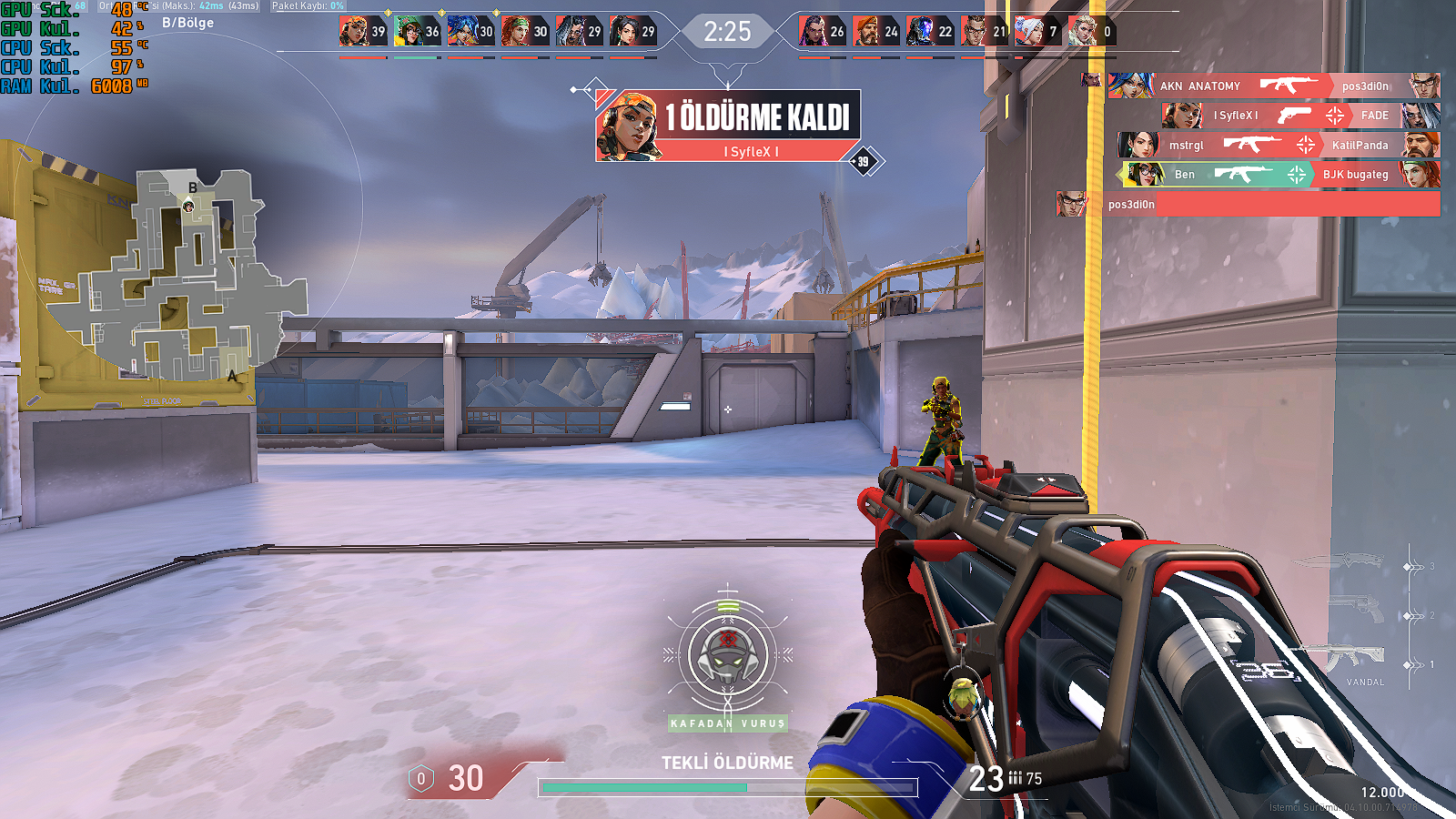Choose the top-bar player portrait with score 26
Image resolution: width=1456 pixels, height=819 pixels.
[x=813, y=32]
